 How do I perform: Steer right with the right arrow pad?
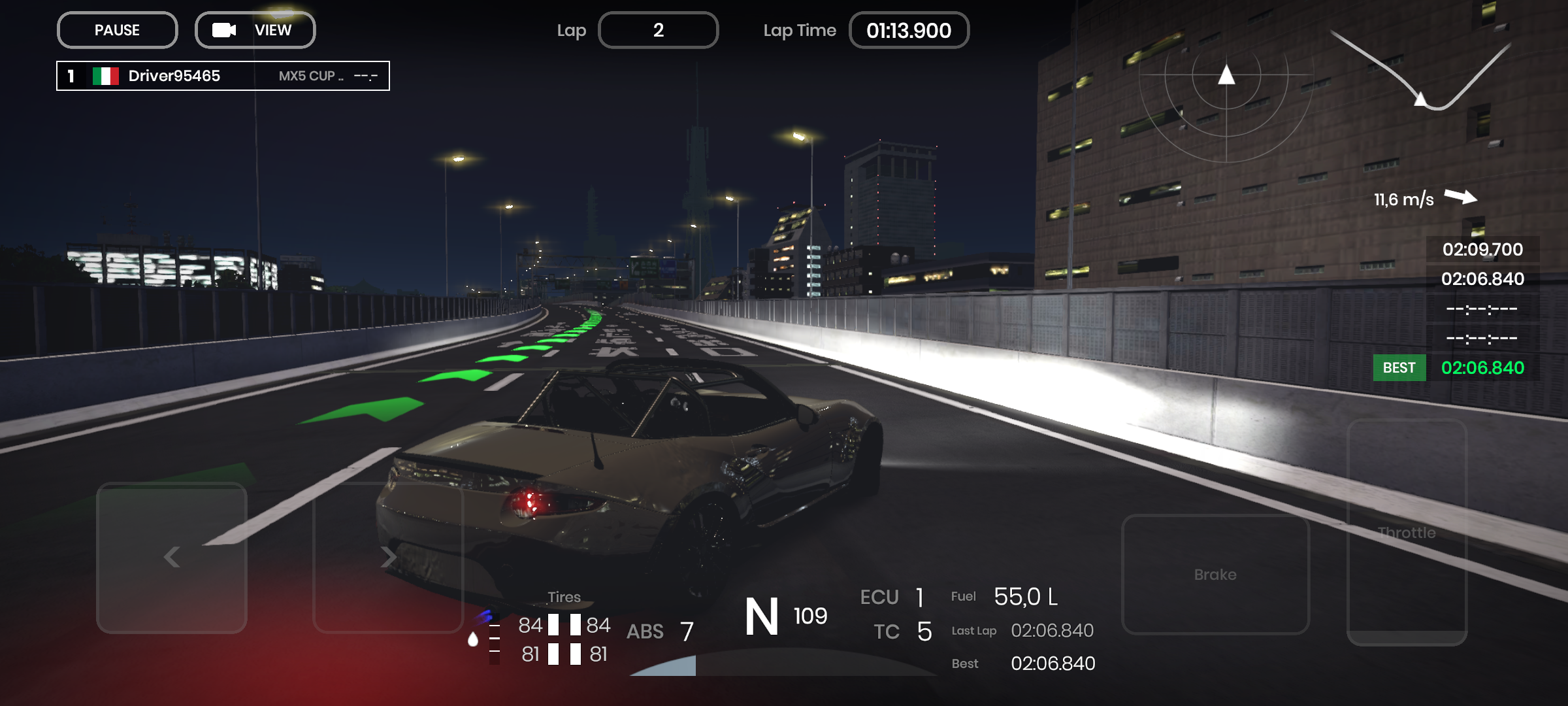pos(388,558)
